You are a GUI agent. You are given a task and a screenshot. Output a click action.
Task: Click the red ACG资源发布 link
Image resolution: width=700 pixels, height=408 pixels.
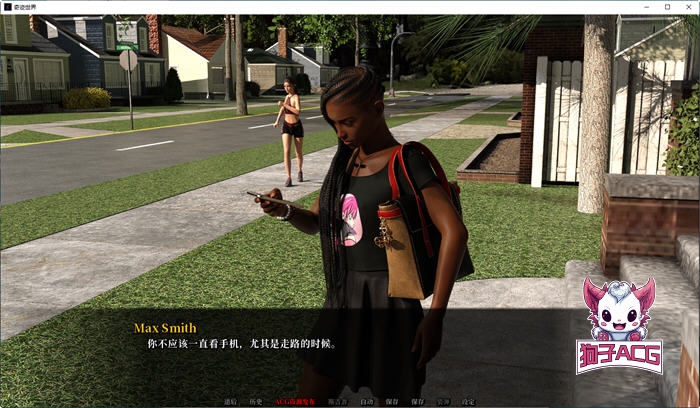coord(294,402)
